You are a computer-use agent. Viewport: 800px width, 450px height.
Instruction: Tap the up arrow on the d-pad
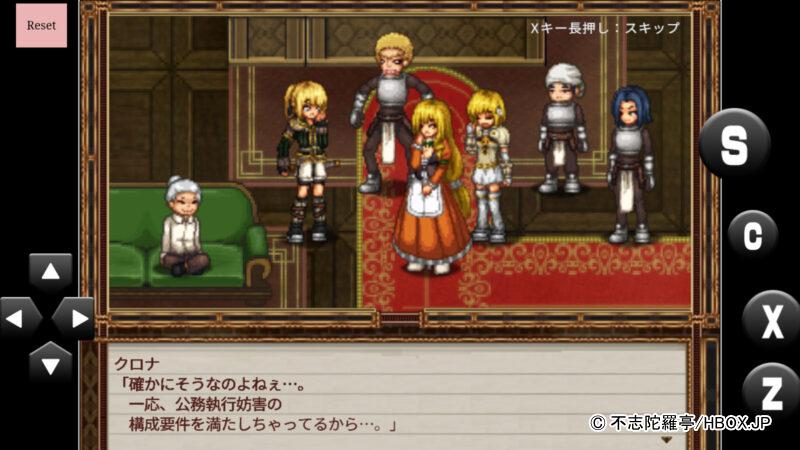(x=50, y=273)
